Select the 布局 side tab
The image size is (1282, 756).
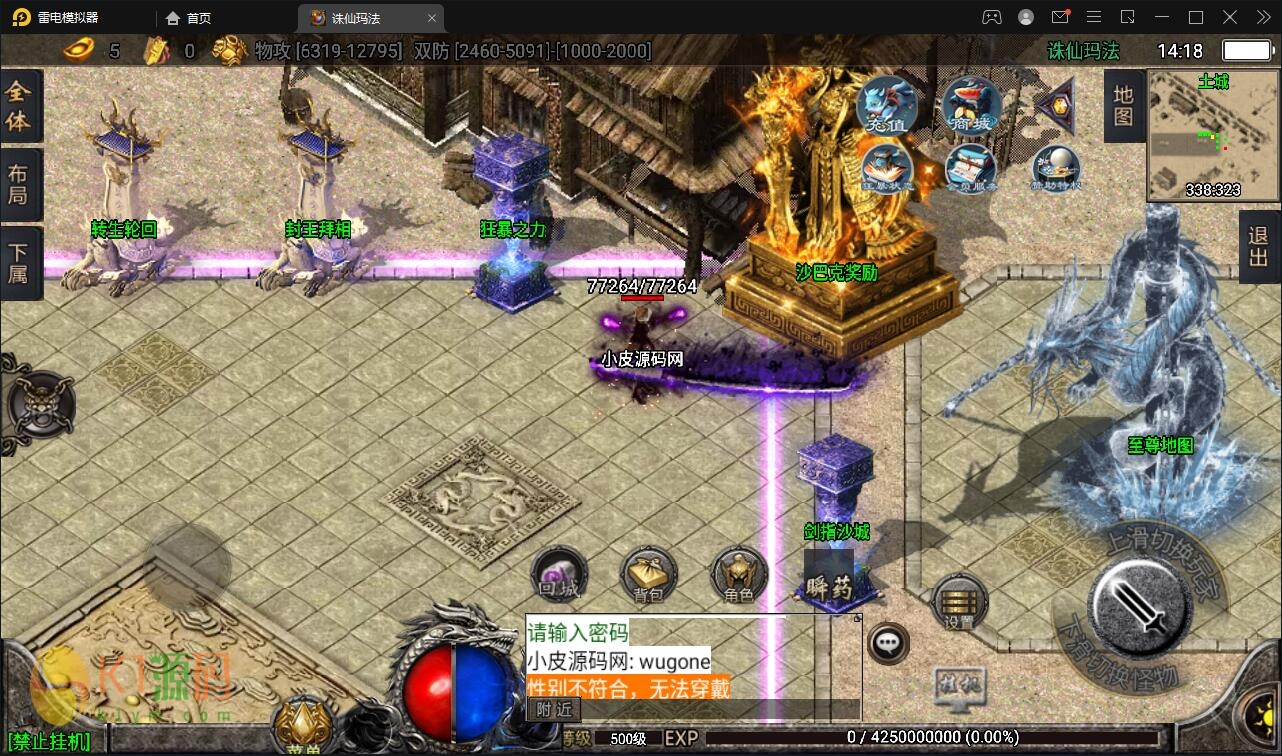point(19,183)
